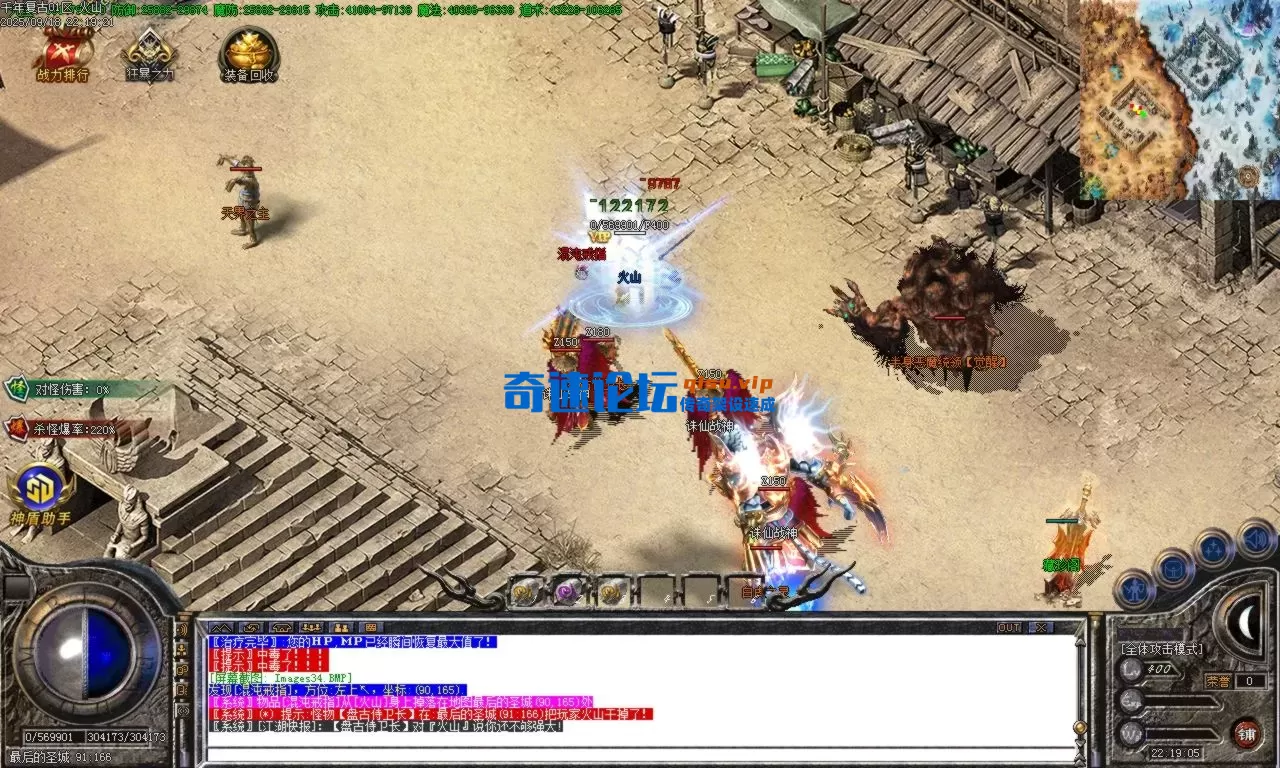Open the red 铺 shop button

click(x=1246, y=734)
